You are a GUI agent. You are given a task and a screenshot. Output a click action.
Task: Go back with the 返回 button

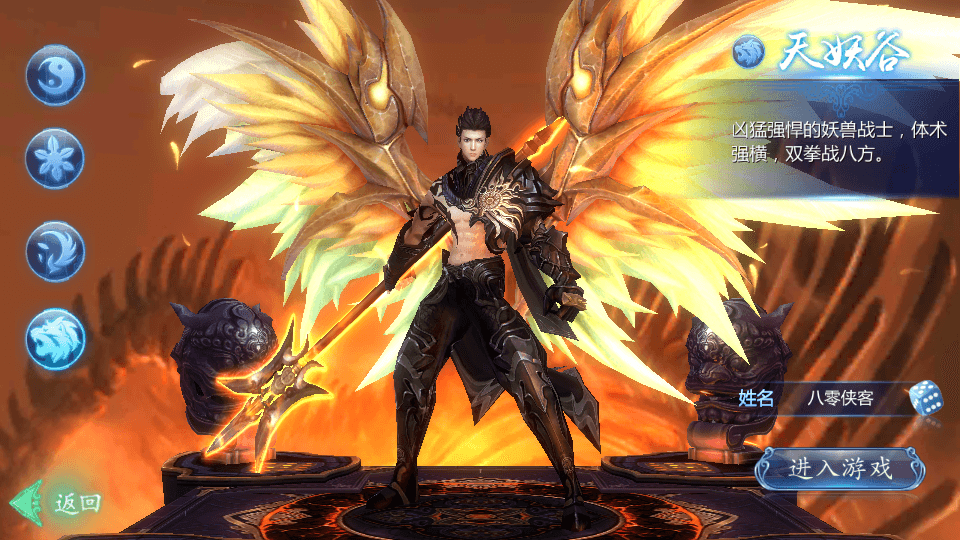(62, 502)
